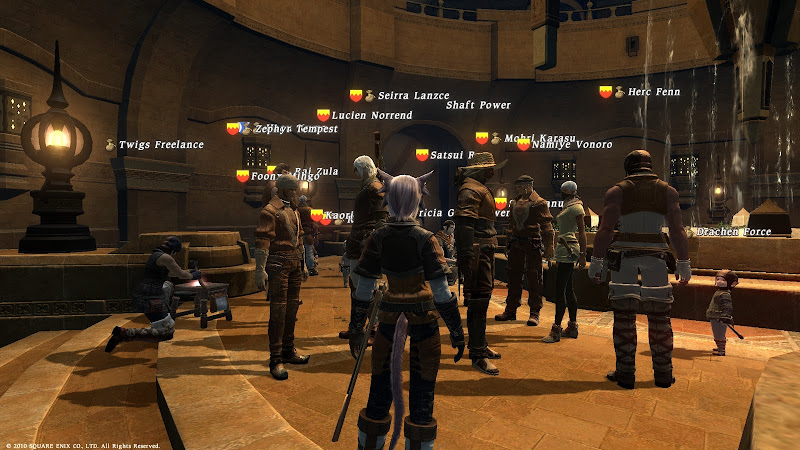This screenshot has height=450, width=800.
Task: Choose the Namiye Vonoro nameplate
Action: tap(571, 145)
